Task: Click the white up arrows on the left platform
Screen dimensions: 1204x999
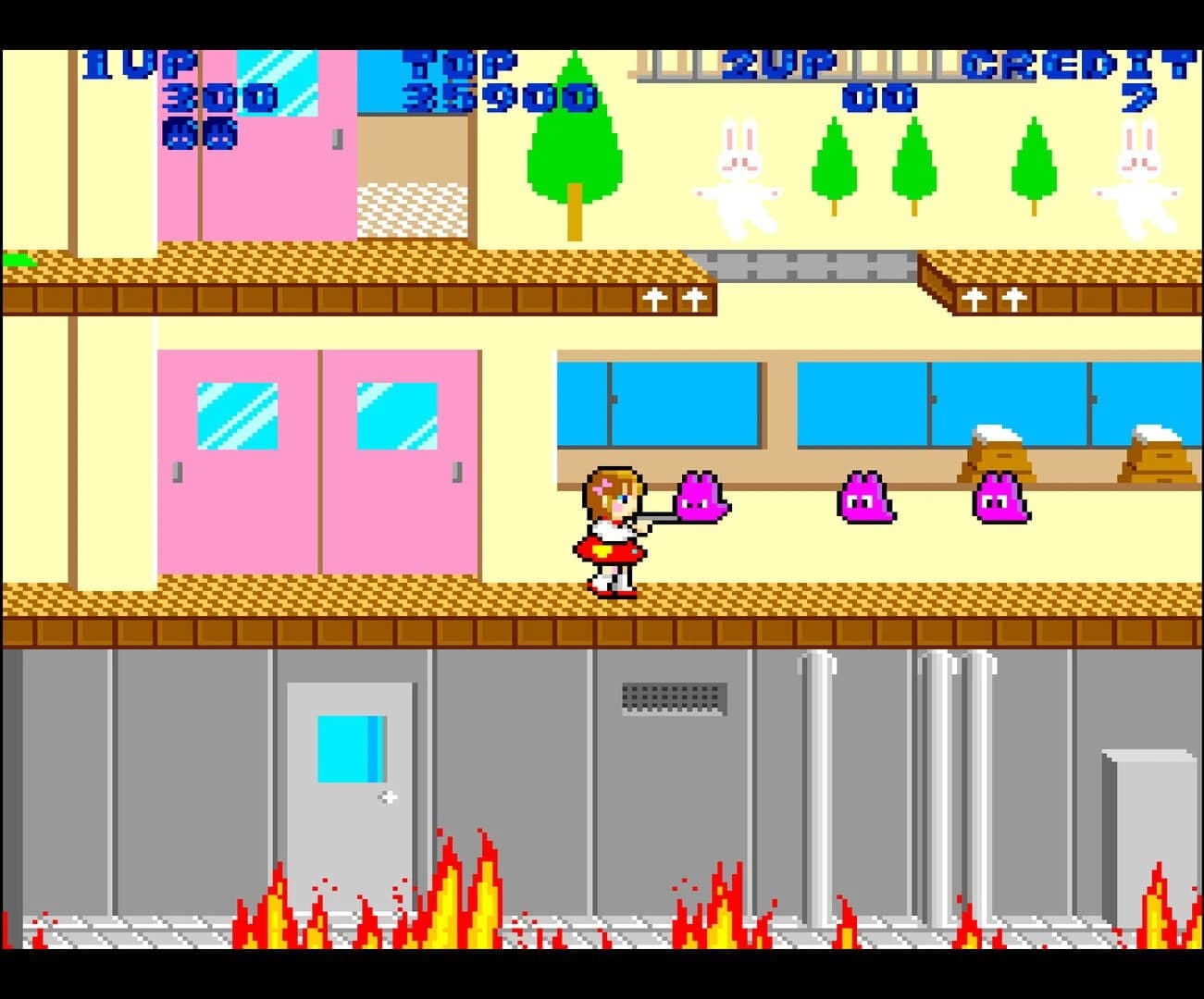Action: coord(675,300)
